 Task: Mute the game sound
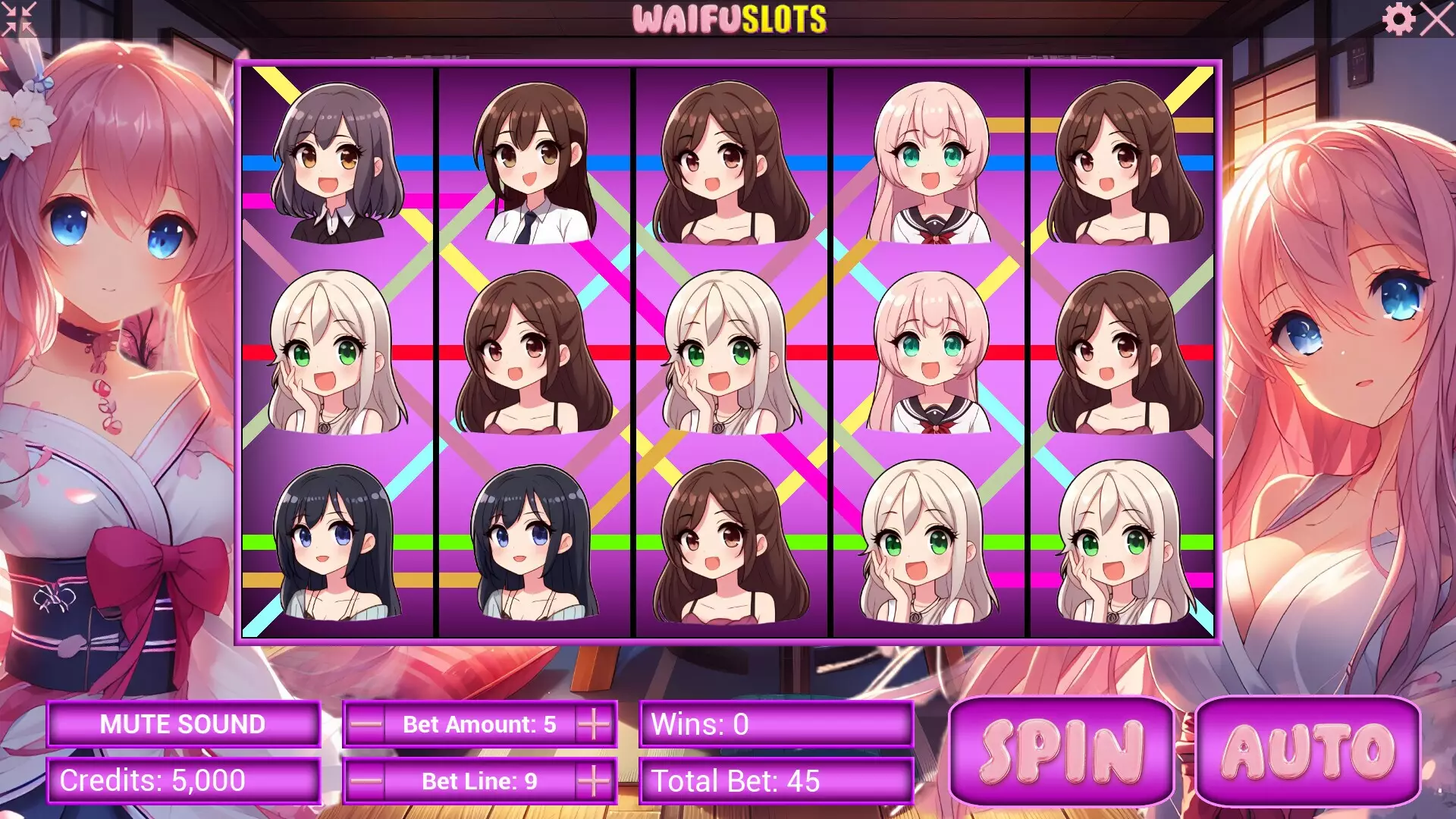click(180, 724)
